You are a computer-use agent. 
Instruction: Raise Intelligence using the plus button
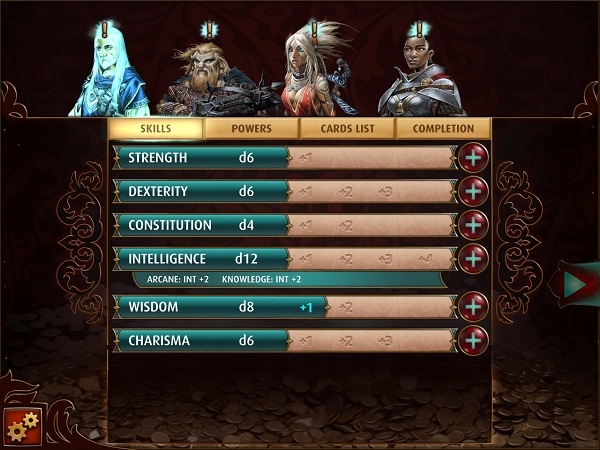473,259
